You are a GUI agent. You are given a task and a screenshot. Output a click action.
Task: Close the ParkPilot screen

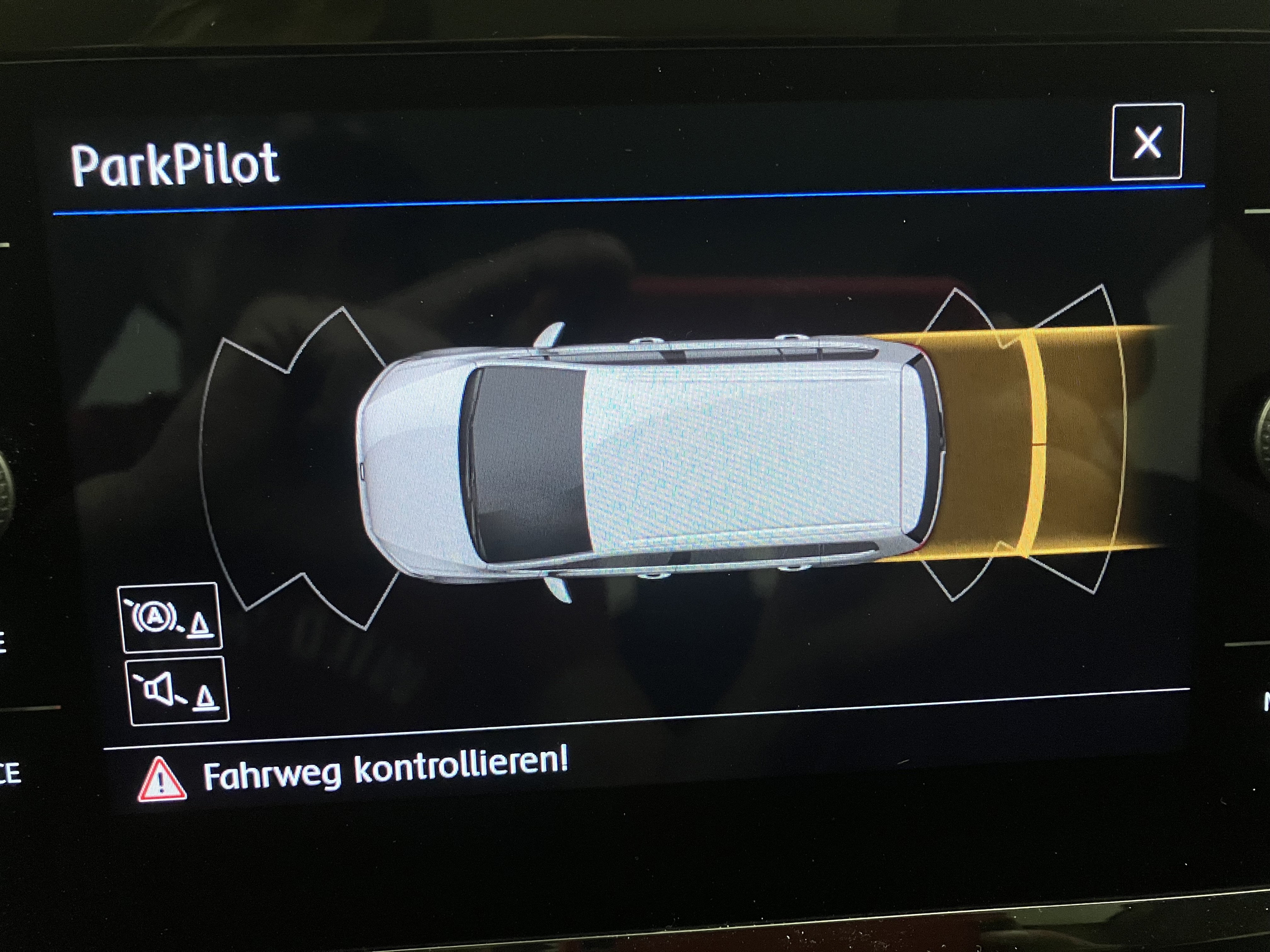(1147, 142)
